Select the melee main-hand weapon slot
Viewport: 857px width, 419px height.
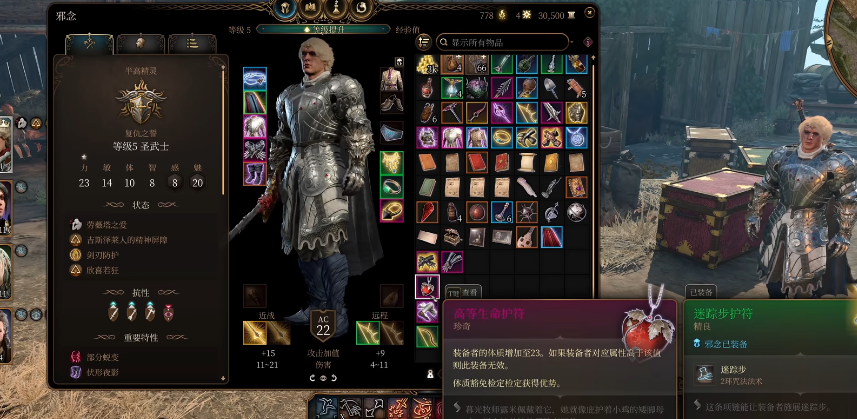[255, 333]
